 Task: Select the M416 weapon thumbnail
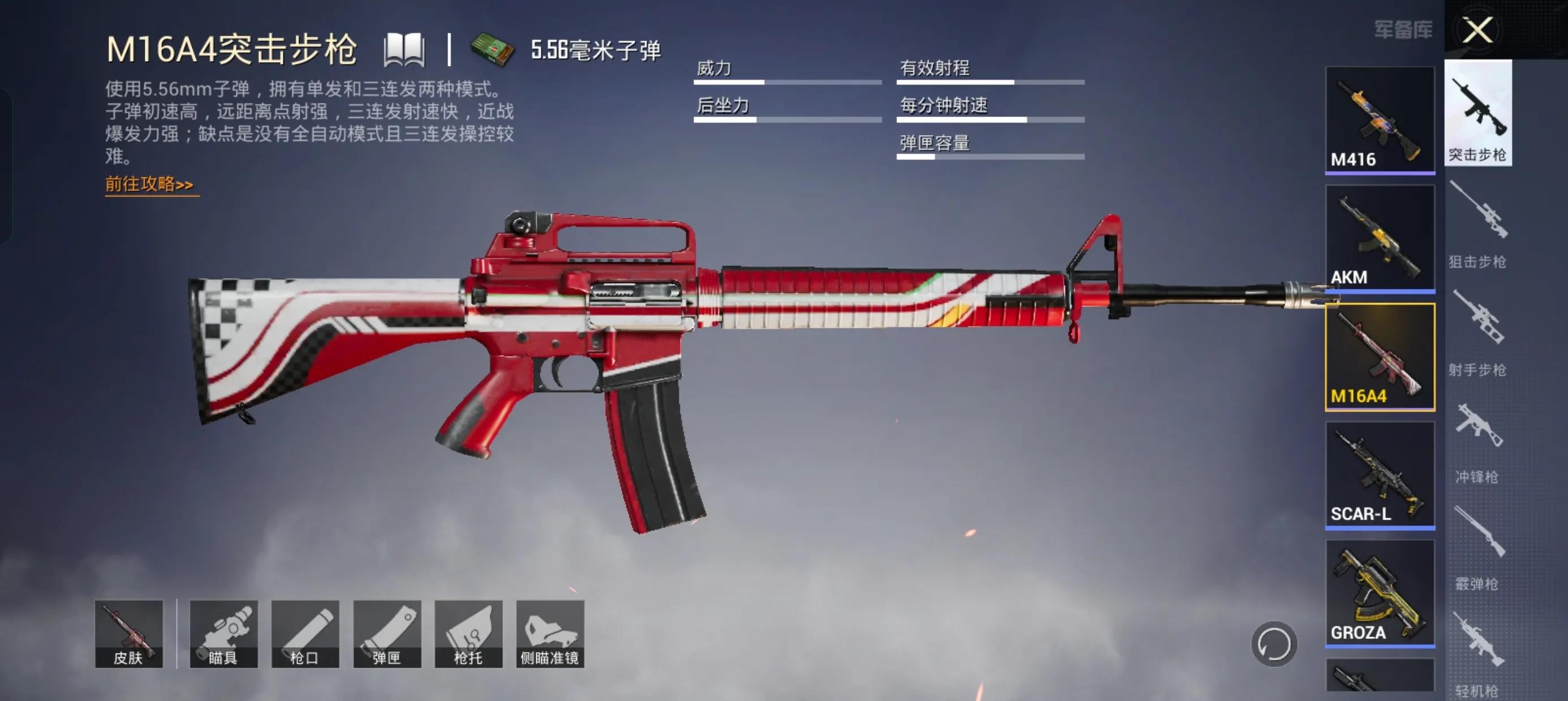tap(1379, 120)
